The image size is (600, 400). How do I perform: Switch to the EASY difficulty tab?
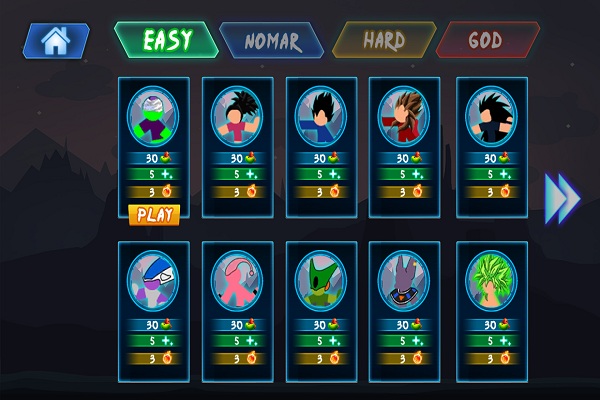coord(167,41)
